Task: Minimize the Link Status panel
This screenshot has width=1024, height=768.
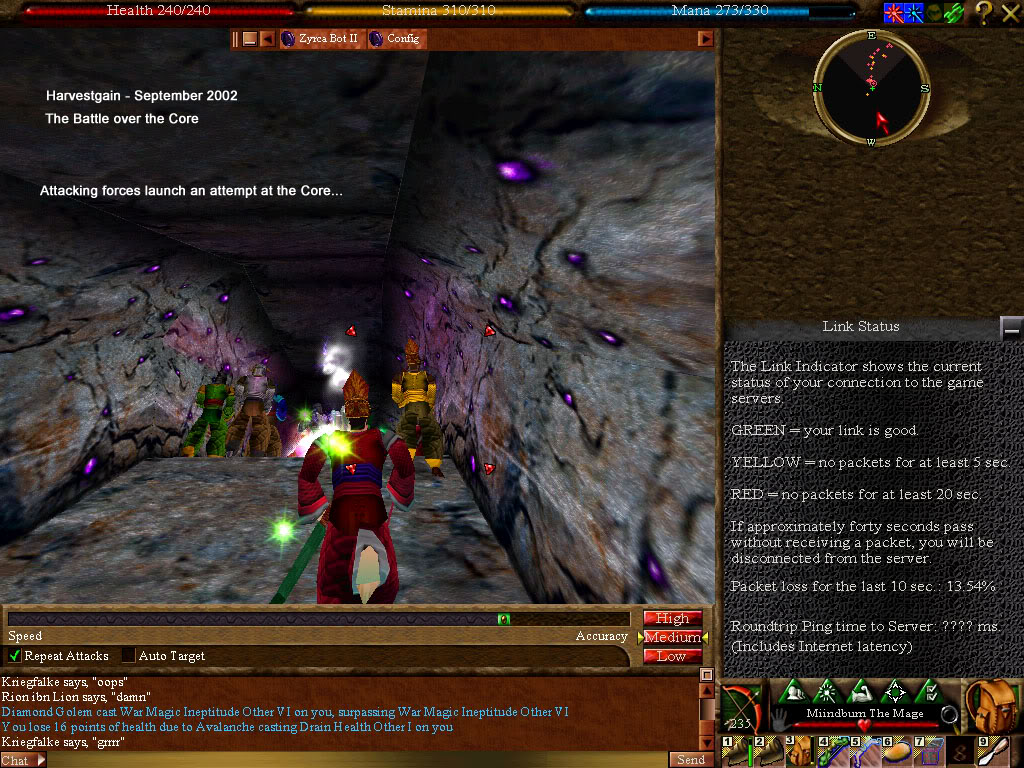Action: 1011,328
